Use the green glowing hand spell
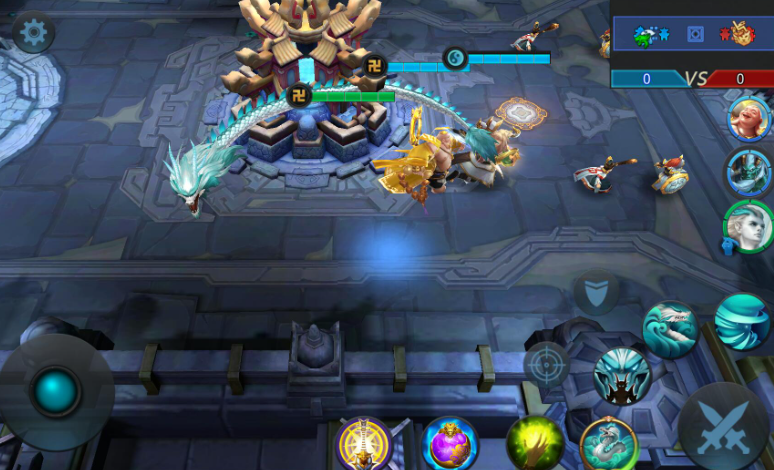Image resolution: width=774 pixels, height=470 pixels. pyautogui.click(x=535, y=443)
